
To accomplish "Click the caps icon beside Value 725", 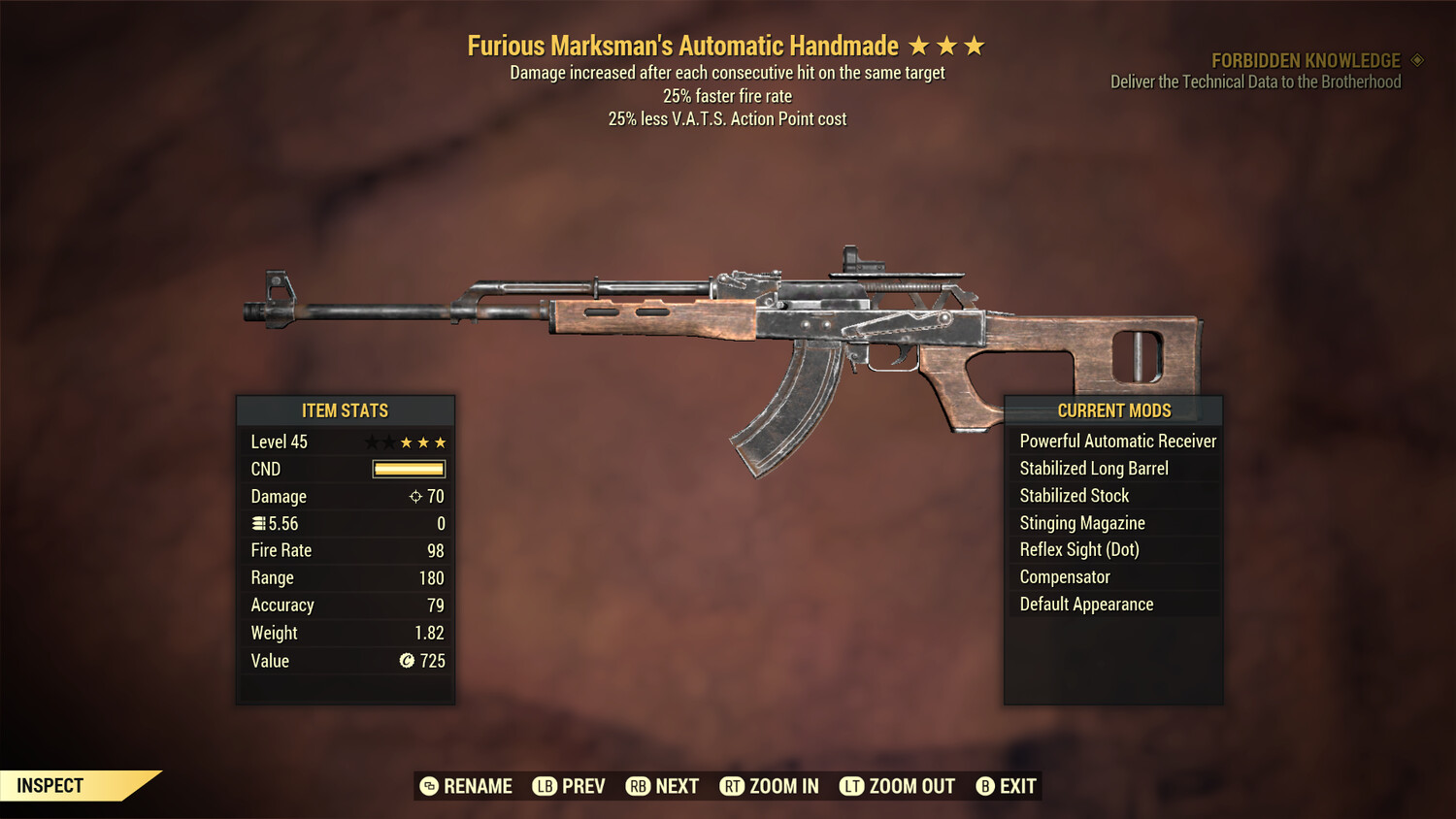I will [x=409, y=661].
